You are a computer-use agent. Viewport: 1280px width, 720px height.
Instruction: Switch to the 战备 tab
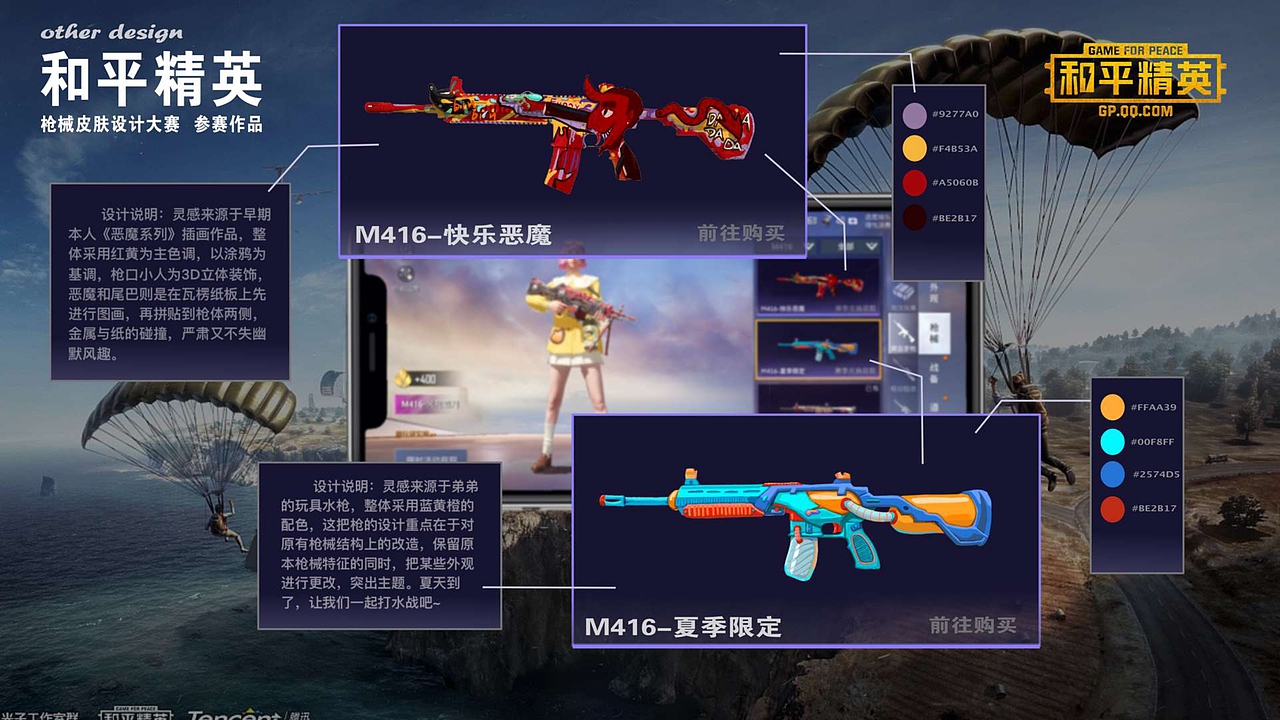point(931,369)
